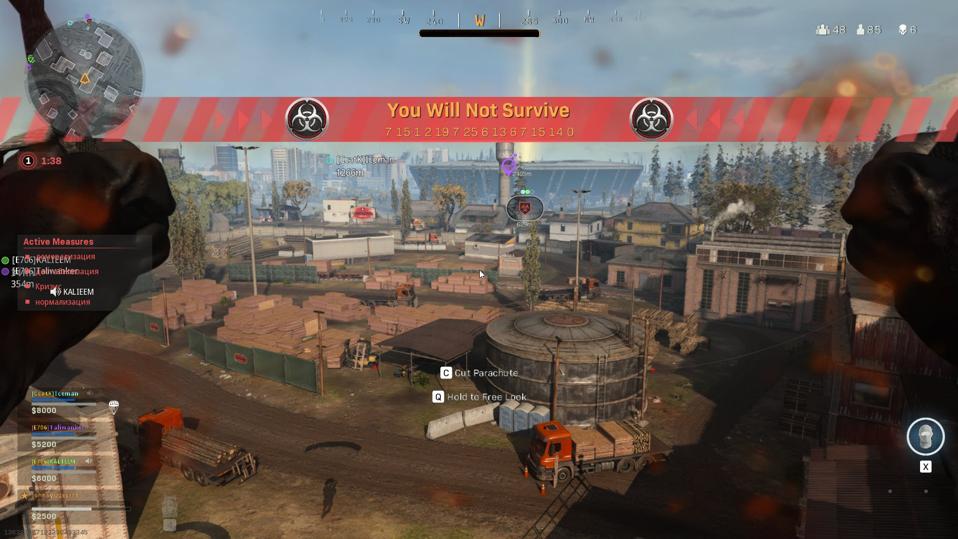
Task: Click the KALIEEM voice chat speaker icon
Action: [55, 292]
